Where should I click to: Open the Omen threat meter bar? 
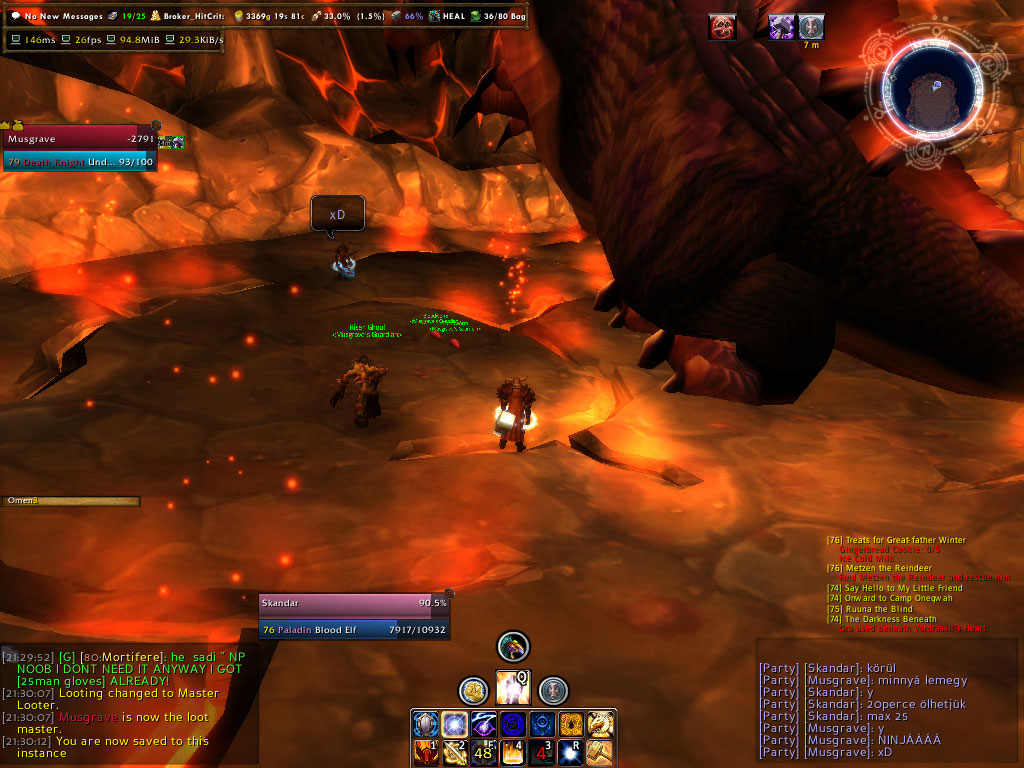(71, 501)
